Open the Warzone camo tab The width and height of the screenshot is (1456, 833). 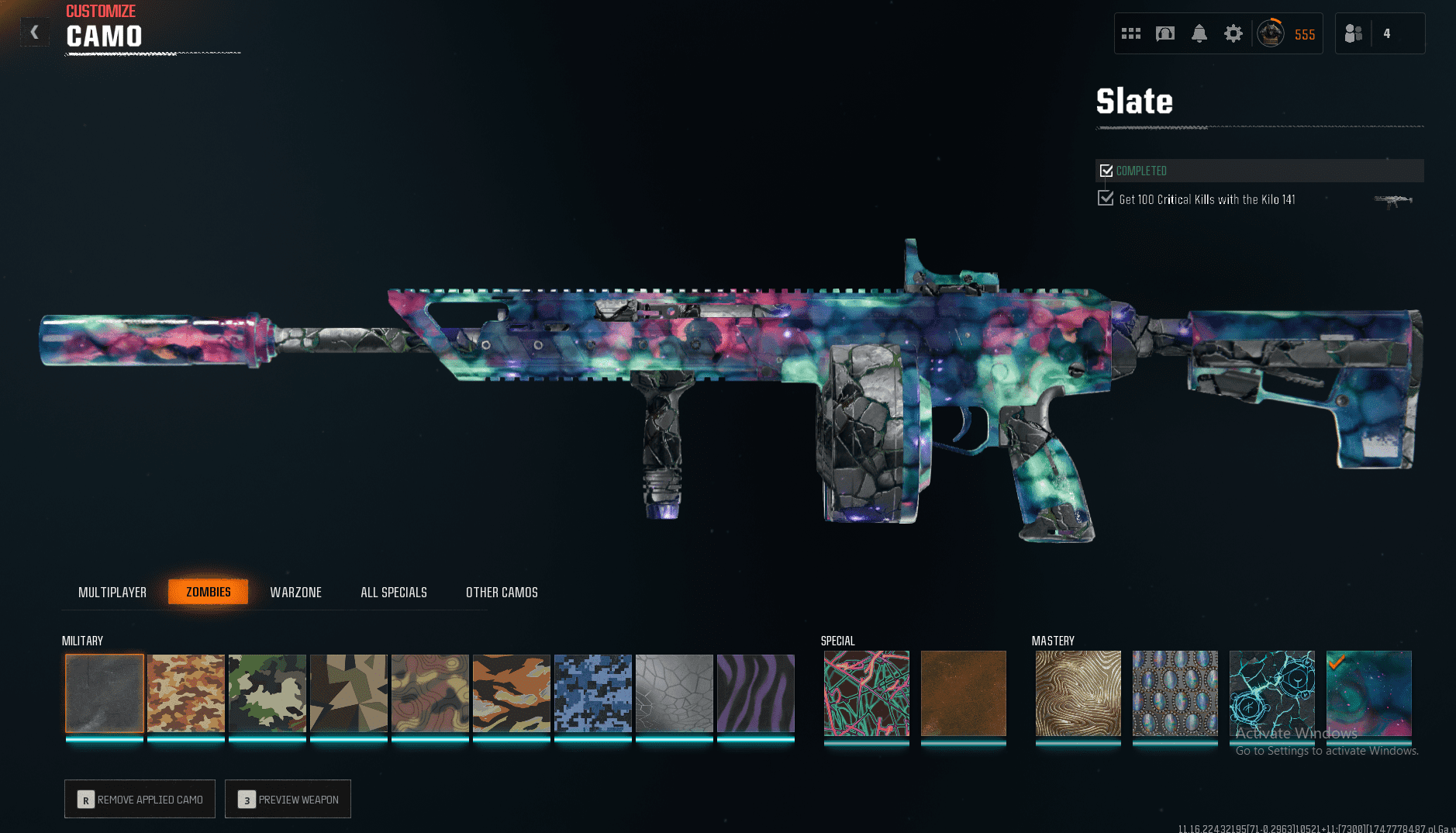pyautogui.click(x=295, y=593)
